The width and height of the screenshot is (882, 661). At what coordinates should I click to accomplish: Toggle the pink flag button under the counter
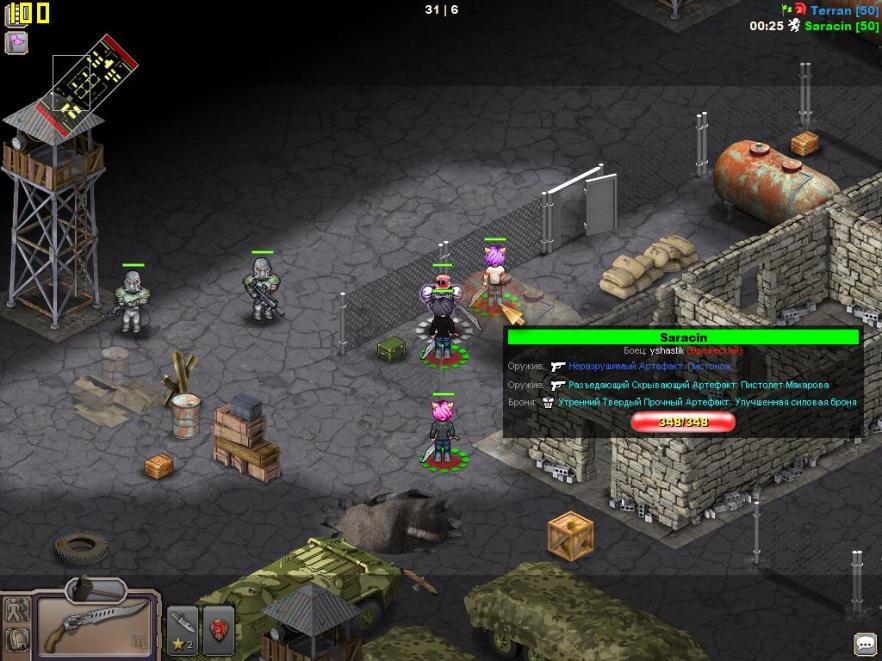coord(17,43)
